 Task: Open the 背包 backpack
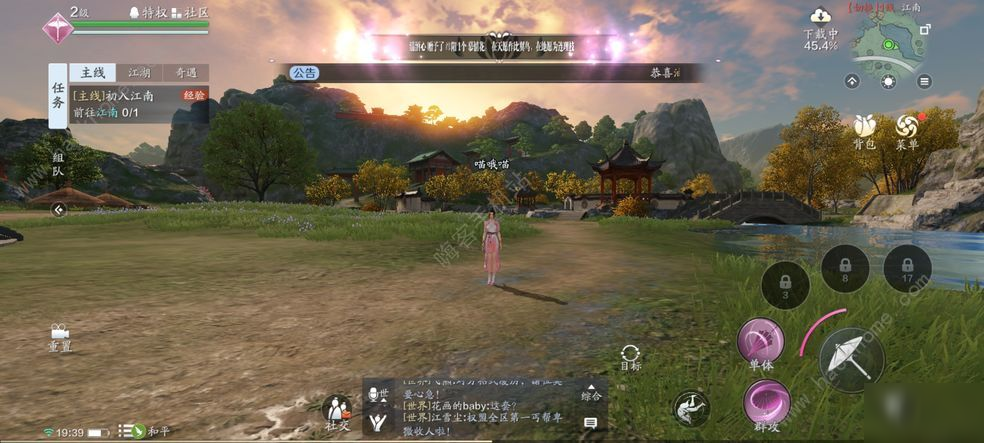click(865, 130)
